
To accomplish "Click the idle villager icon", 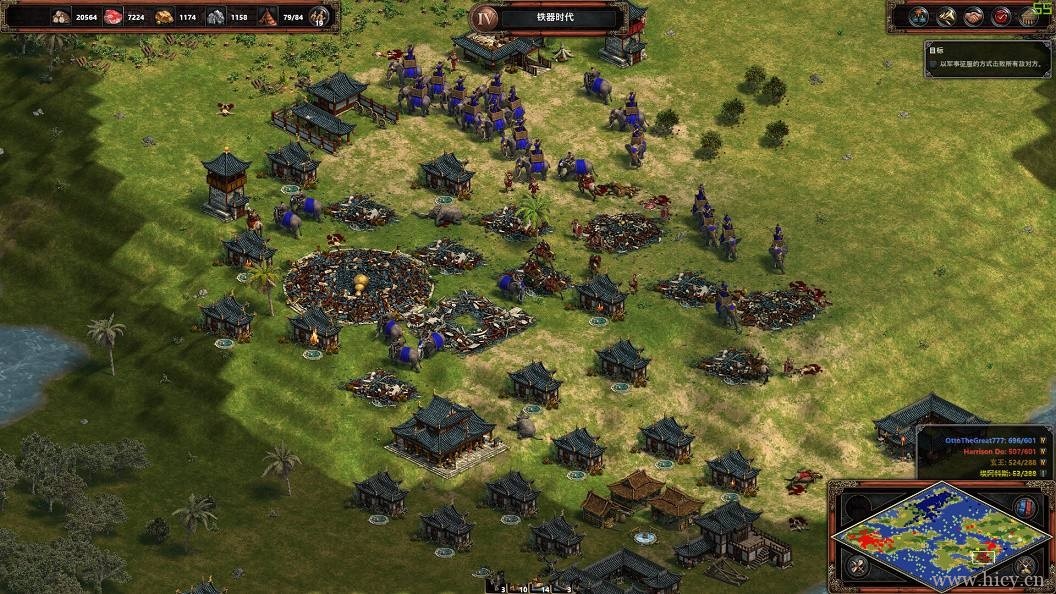I will click(x=320, y=16).
